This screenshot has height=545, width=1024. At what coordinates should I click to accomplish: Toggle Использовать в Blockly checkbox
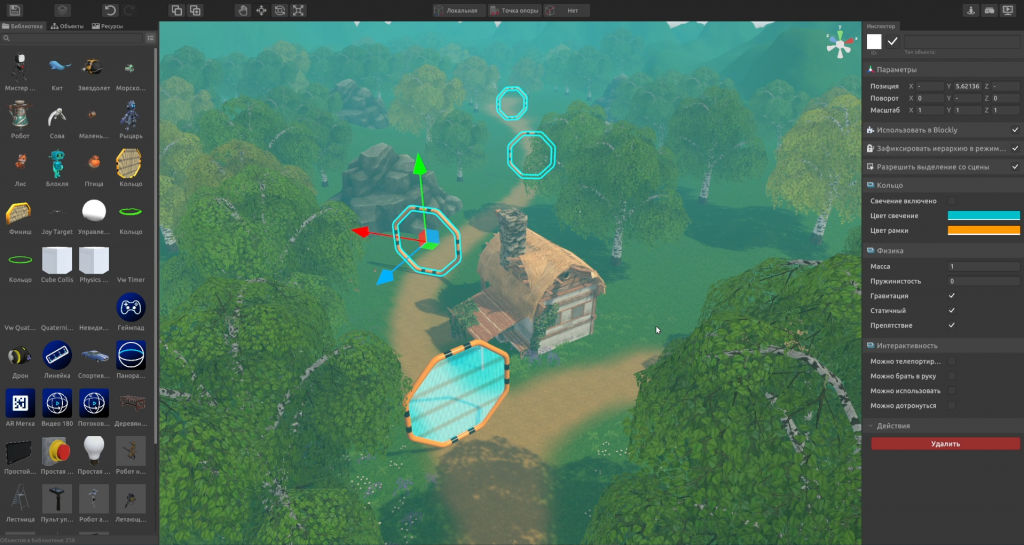click(x=1015, y=130)
